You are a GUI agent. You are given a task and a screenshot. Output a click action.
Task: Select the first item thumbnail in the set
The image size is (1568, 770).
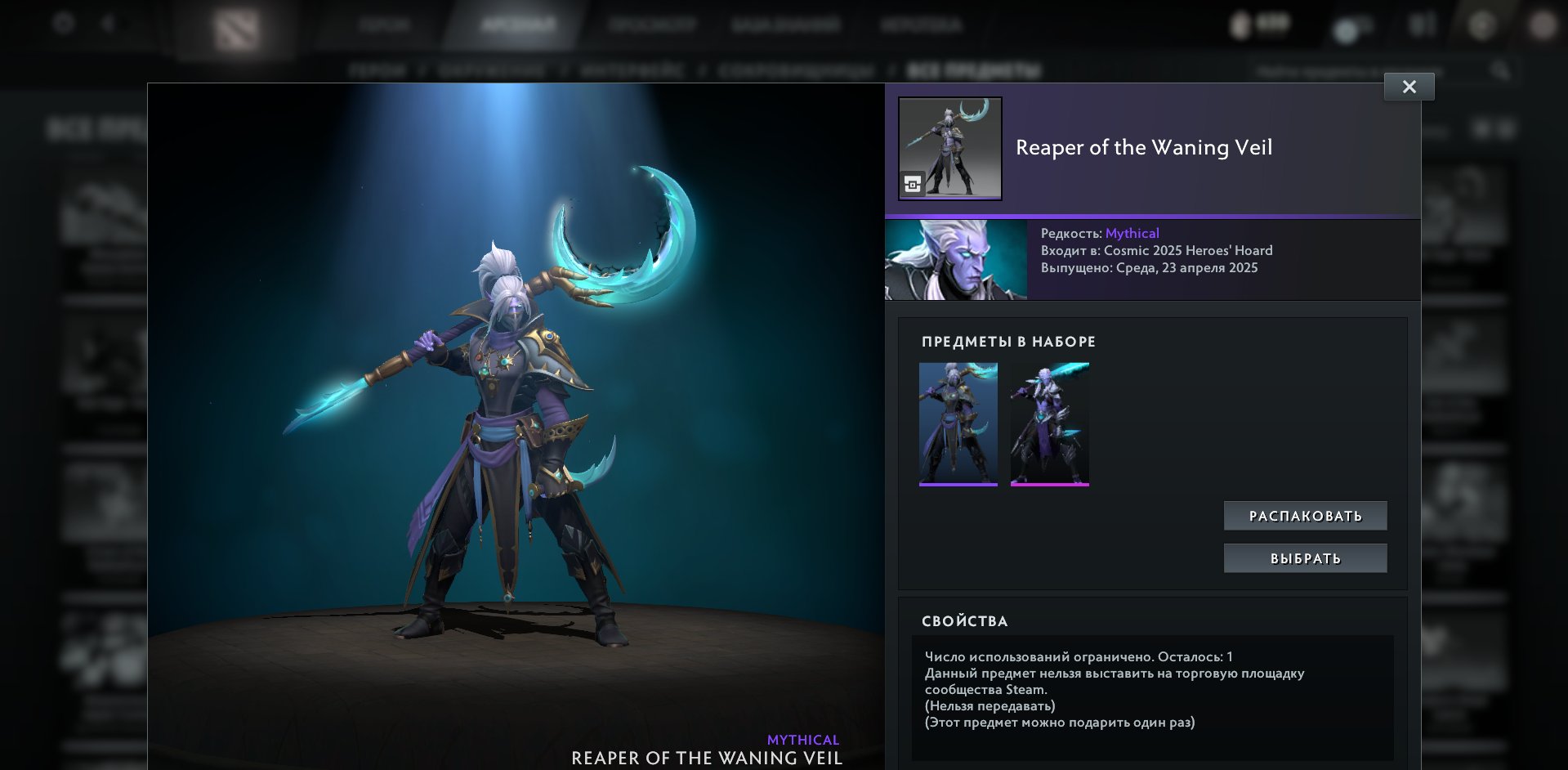[958, 423]
